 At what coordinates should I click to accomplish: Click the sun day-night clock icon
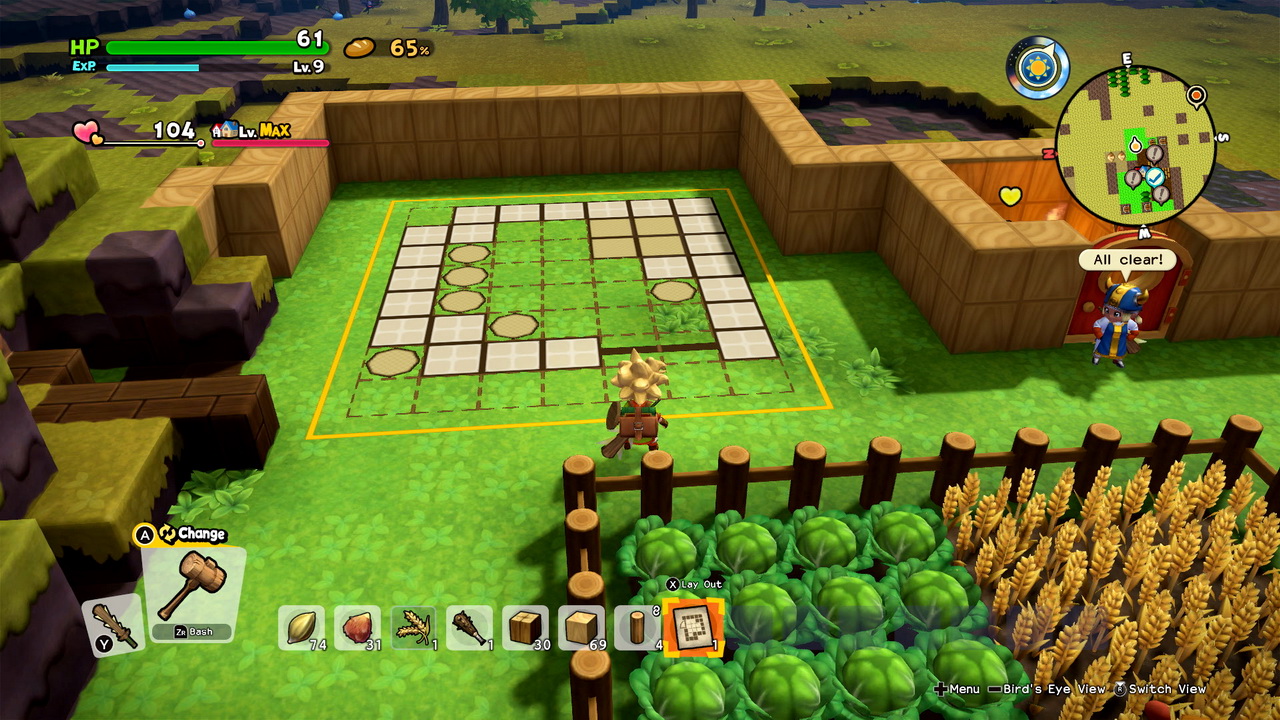(x=1037, y=68)
